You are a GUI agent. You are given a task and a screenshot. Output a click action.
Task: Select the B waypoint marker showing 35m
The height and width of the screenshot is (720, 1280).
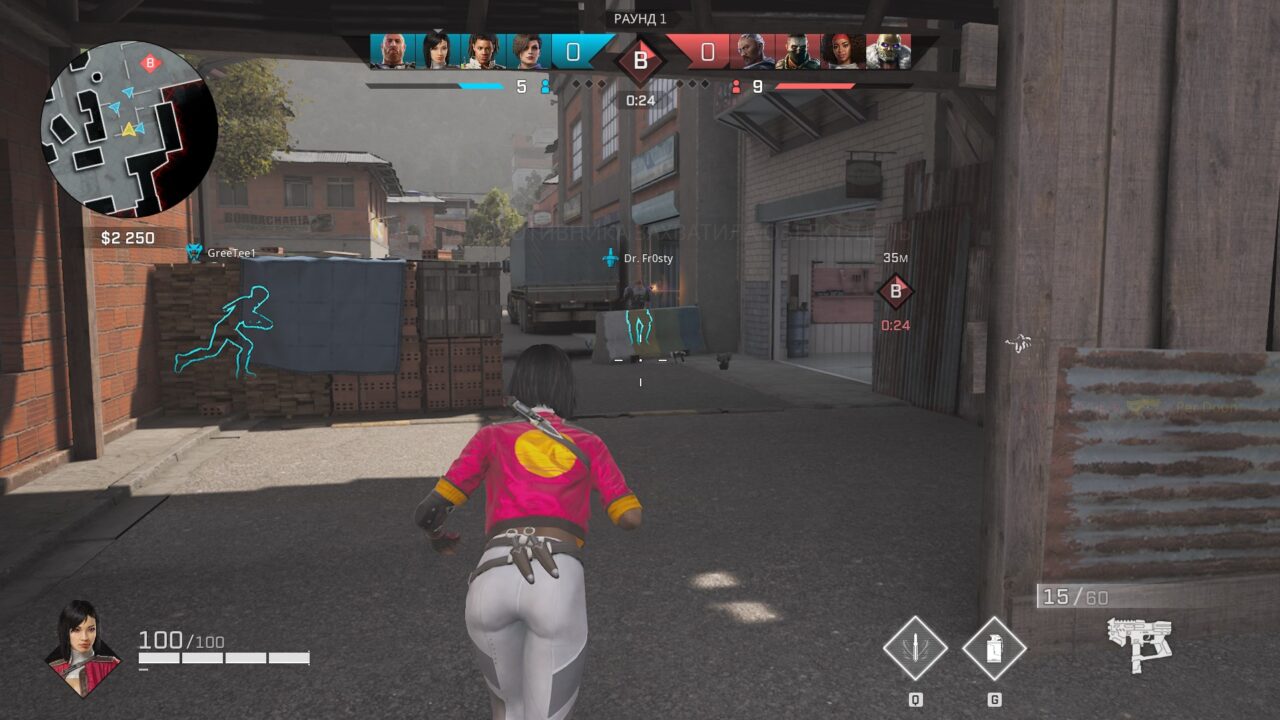pyautogui.click(x=895, y=292)
